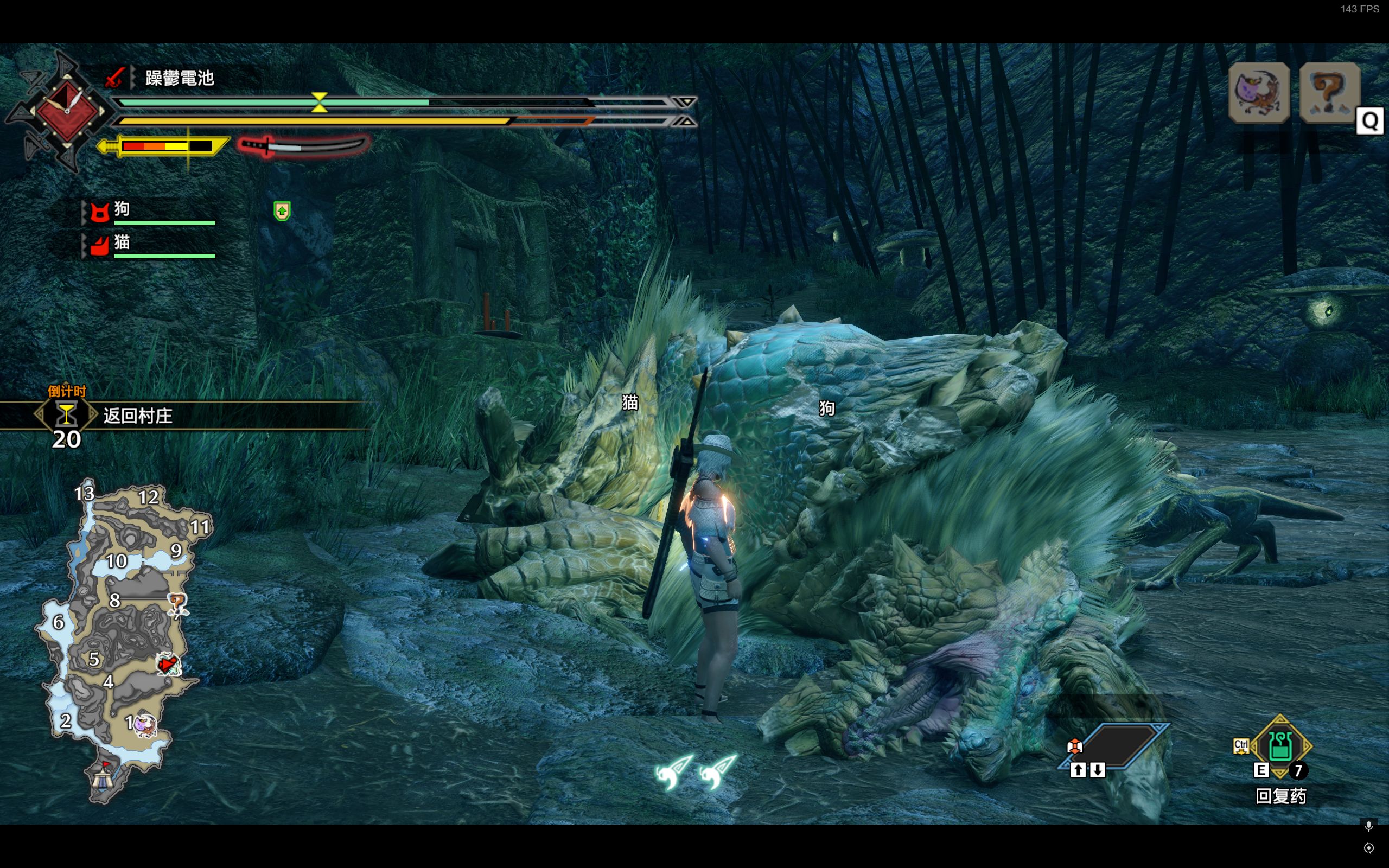Click the green shield buff icon

coord(282,211)
